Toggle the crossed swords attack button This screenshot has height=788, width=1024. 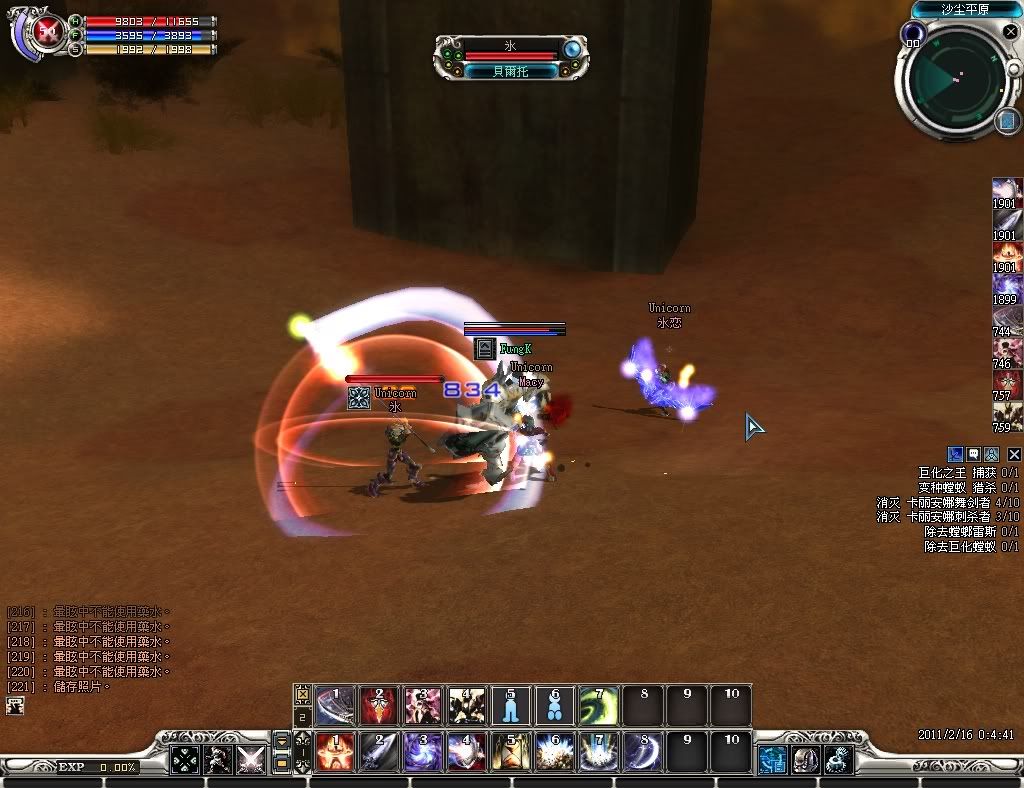click(x=250, y=760)
